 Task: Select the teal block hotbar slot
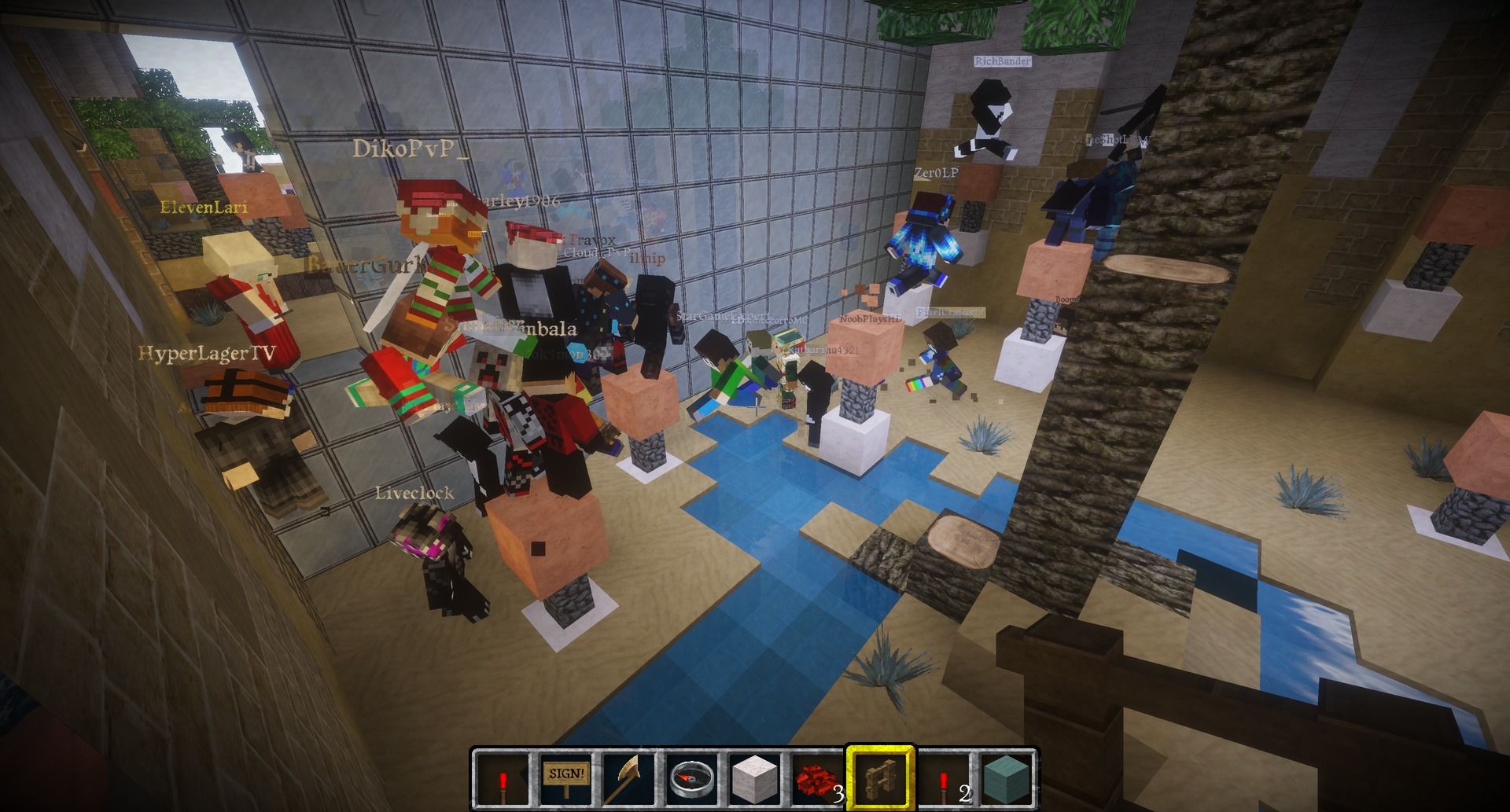click(1006, 778)
